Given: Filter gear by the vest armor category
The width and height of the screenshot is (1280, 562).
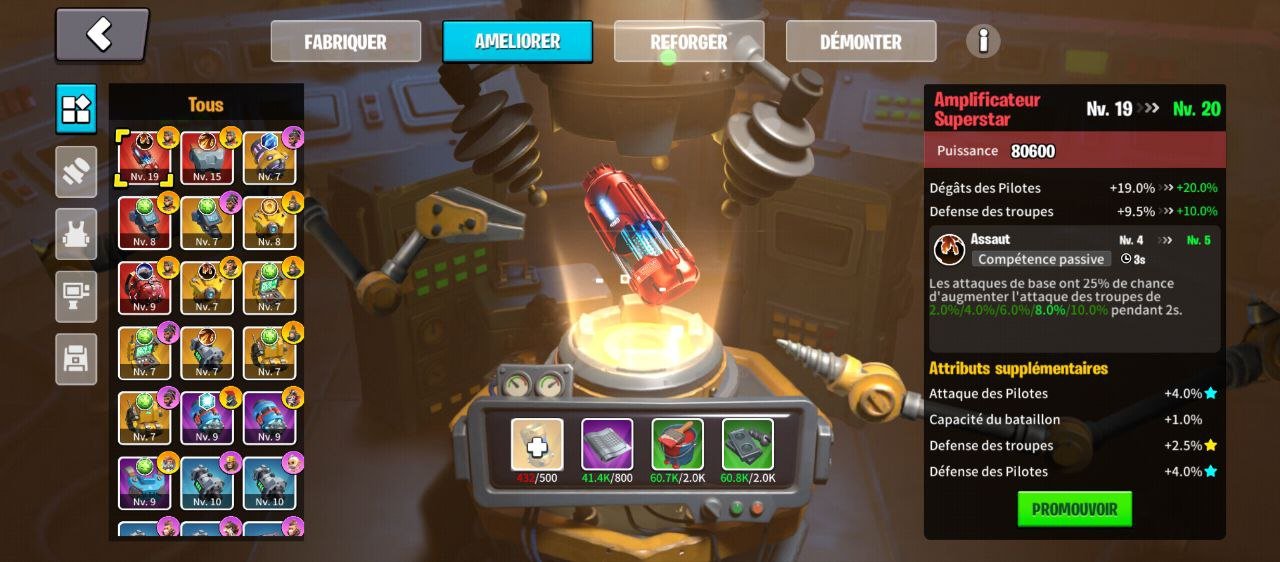Looking at the screenshot, I should click(76, 234).
